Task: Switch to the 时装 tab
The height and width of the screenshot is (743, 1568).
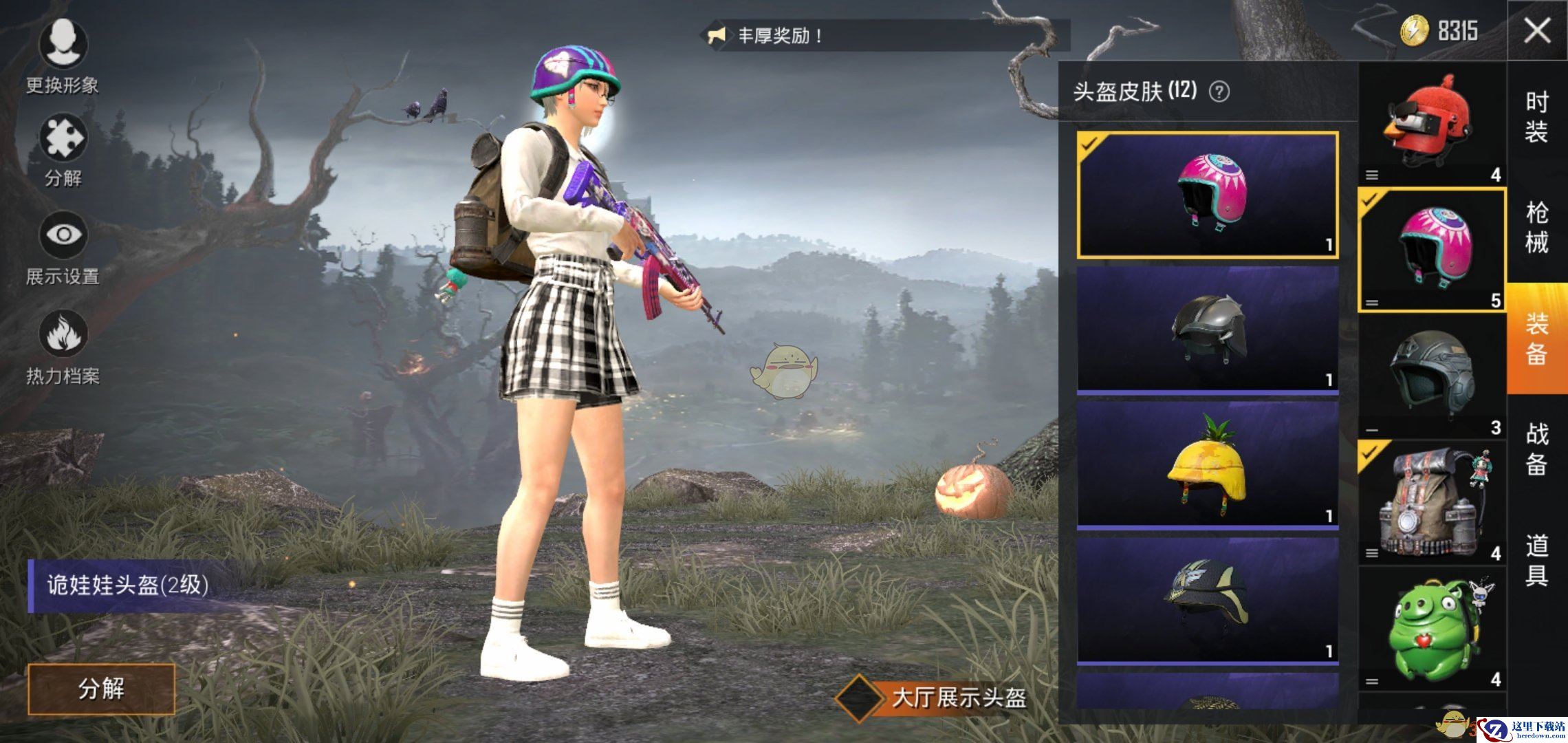Action: (1536, 117)
